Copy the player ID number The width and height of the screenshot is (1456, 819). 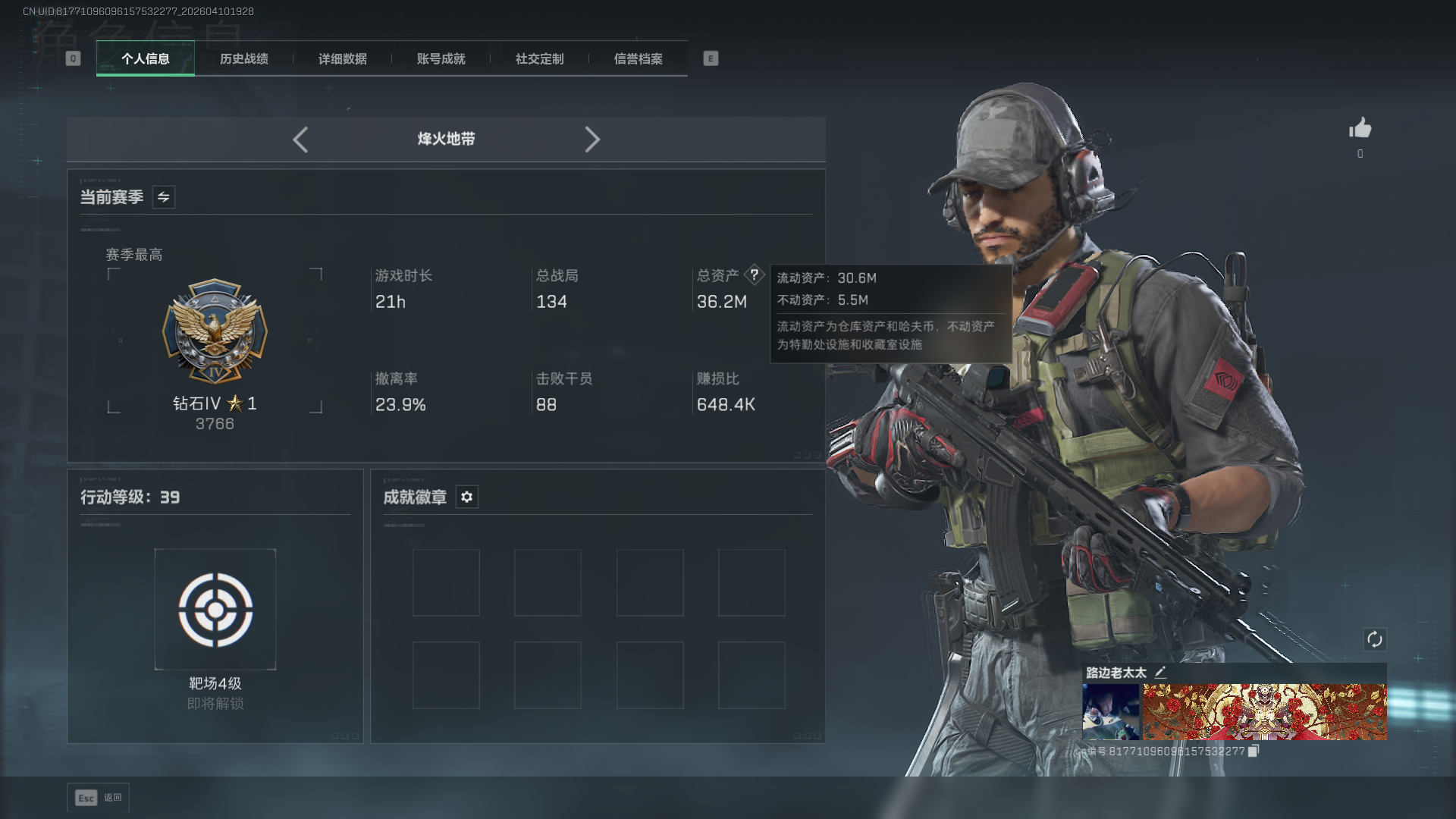1254,751
